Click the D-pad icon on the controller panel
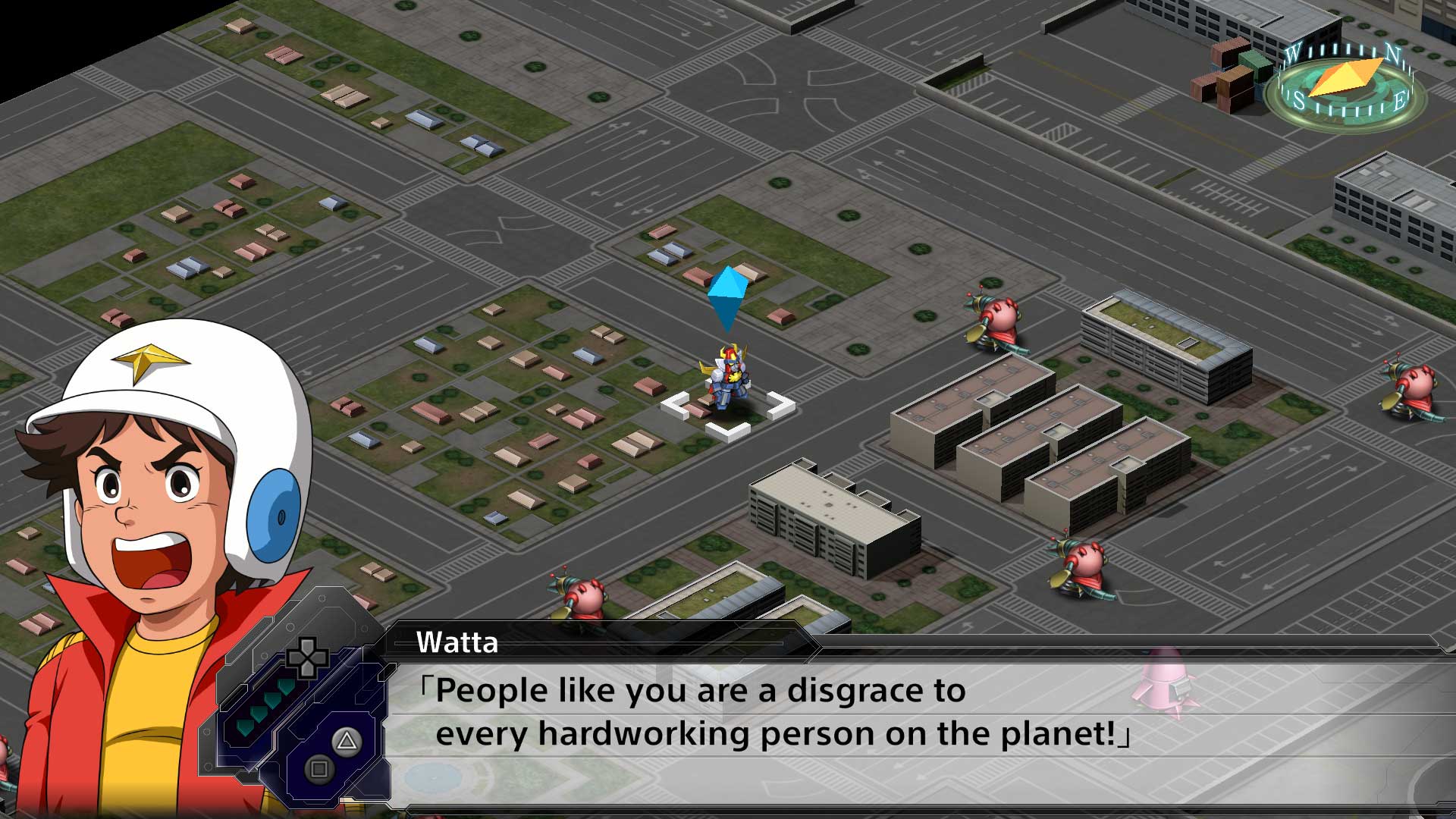This screenshot has height=819, width=1456. pos(306,658)
